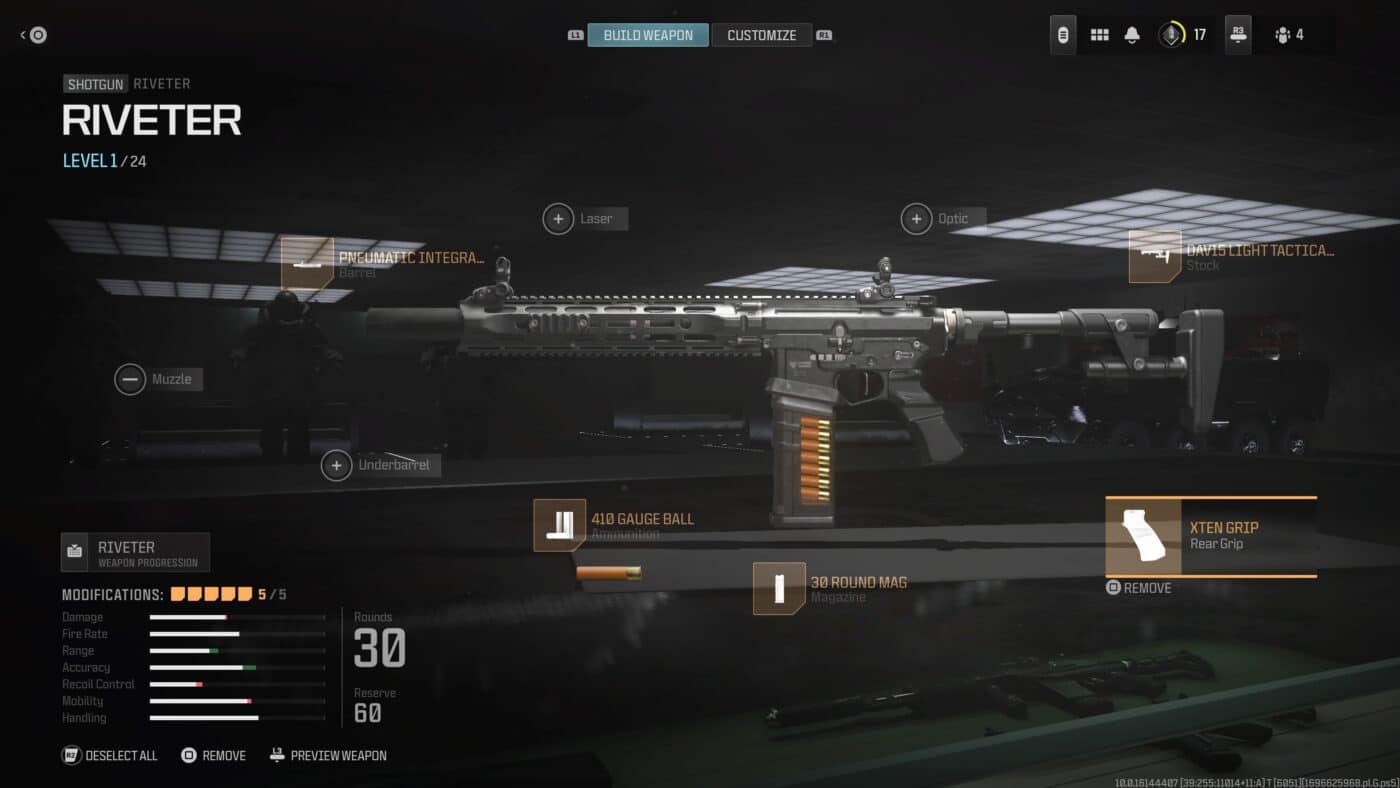Deselect all weapon attachments
The width and height of the screenshot is (1400, 788).
[x=109, y=755]
